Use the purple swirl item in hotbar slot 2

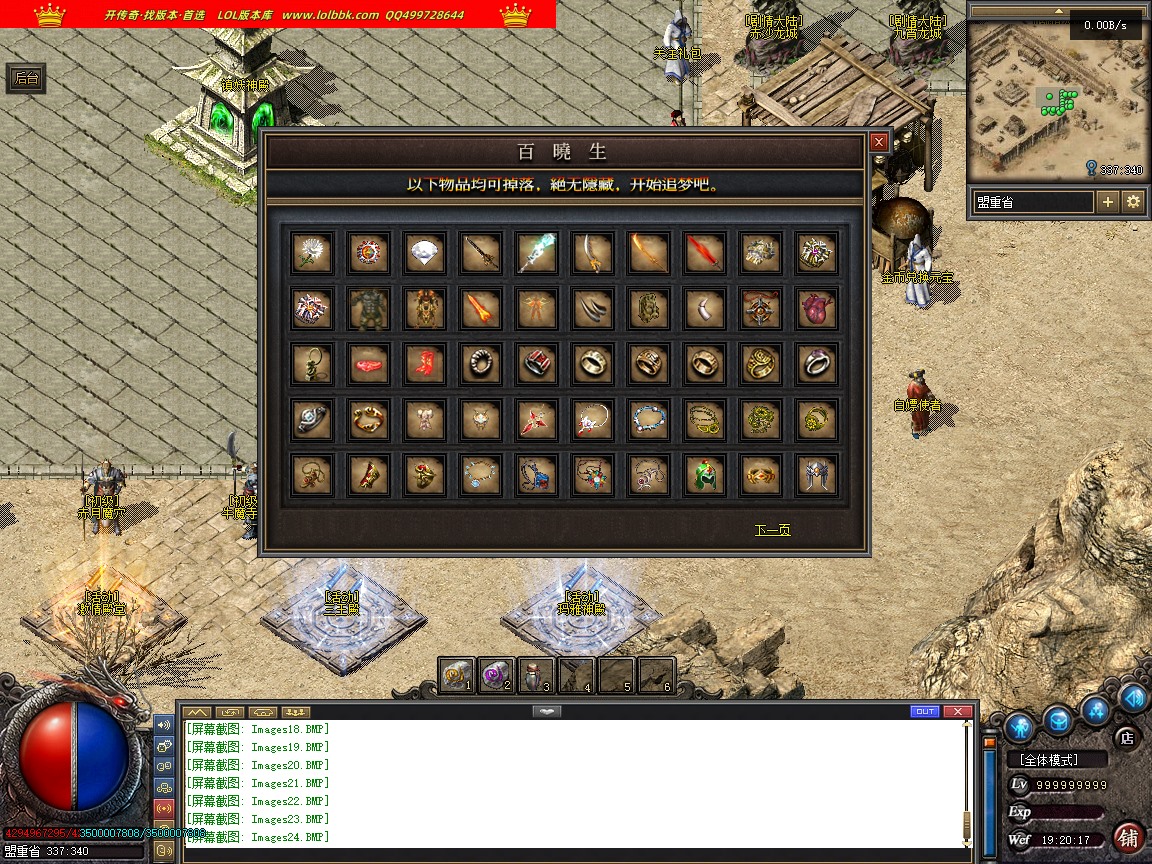tap(496, 676)
